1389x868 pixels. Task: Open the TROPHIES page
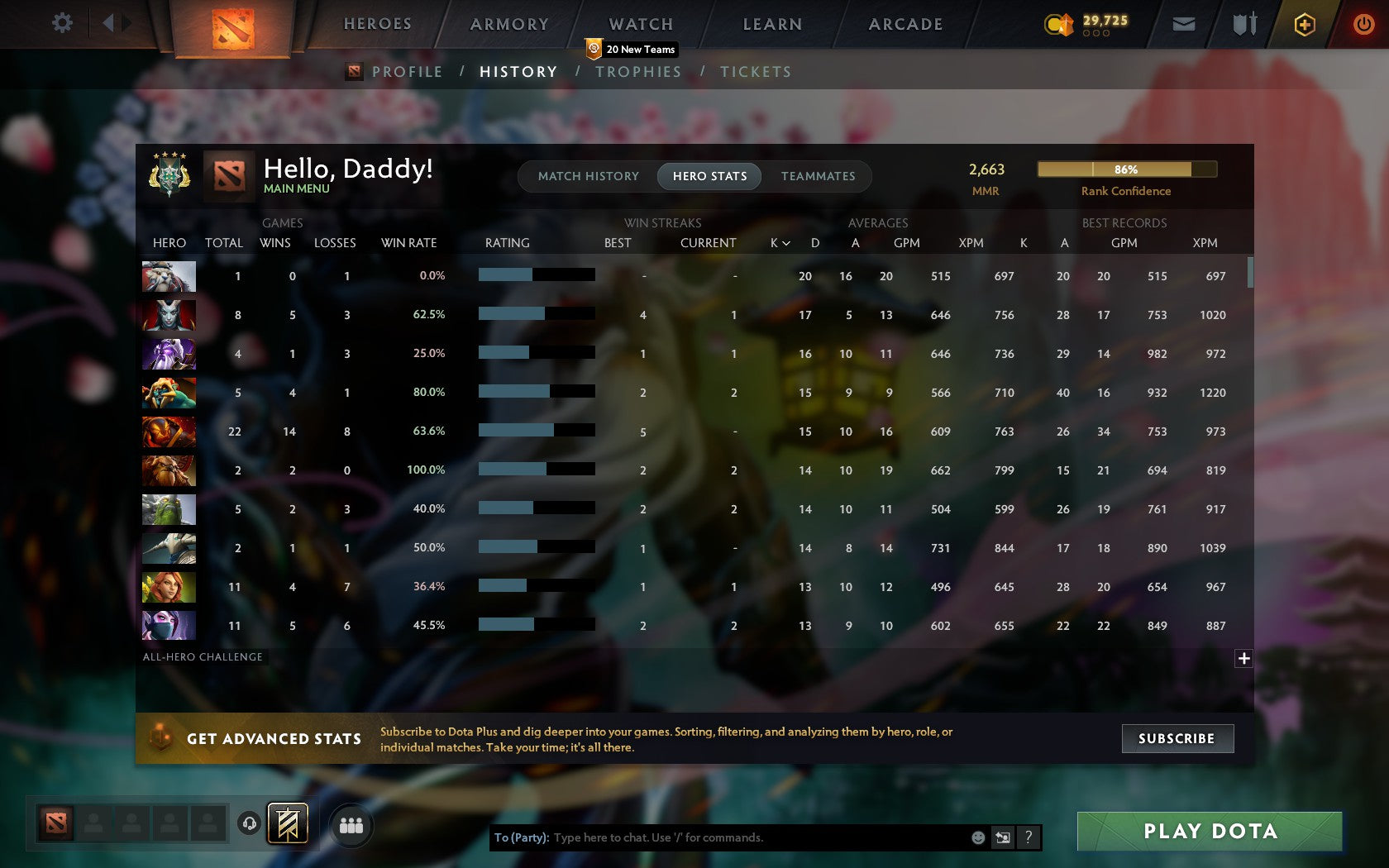637,72
